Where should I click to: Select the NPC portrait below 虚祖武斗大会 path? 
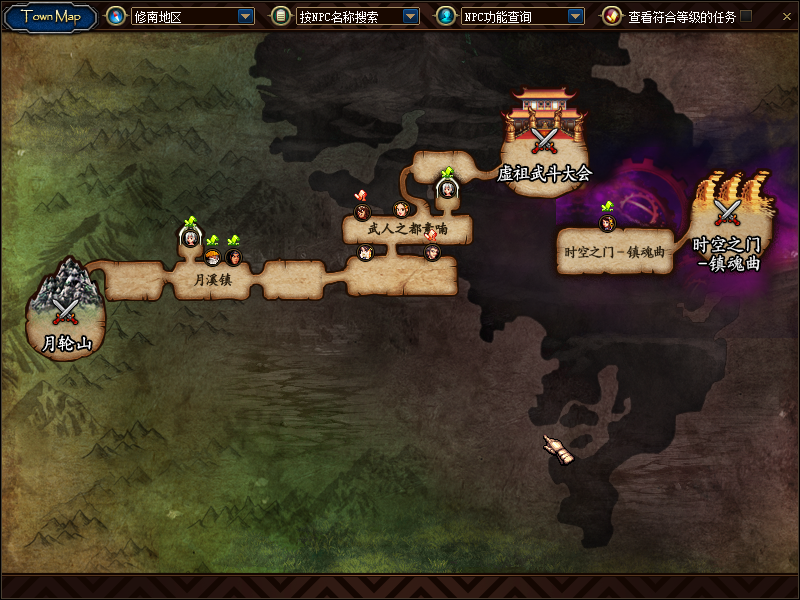446,188
